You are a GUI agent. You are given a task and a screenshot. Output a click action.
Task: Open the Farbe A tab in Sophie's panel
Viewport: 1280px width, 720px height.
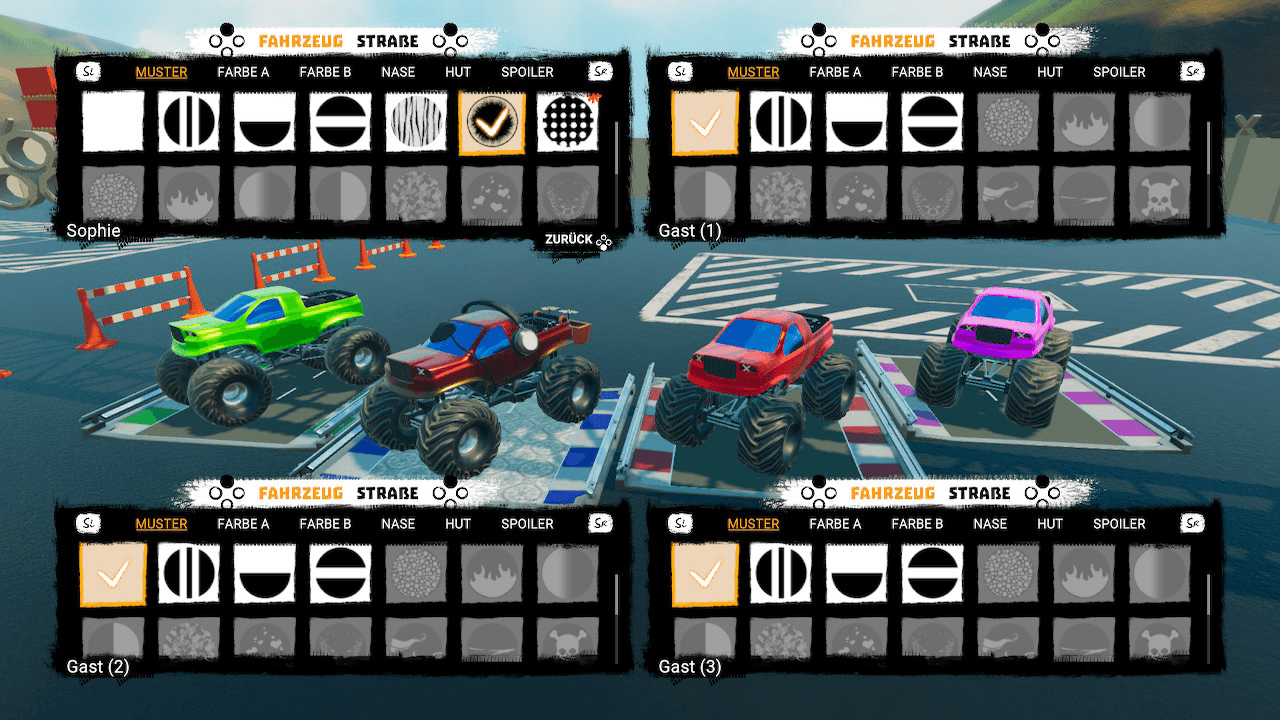(x=243, y=72)
